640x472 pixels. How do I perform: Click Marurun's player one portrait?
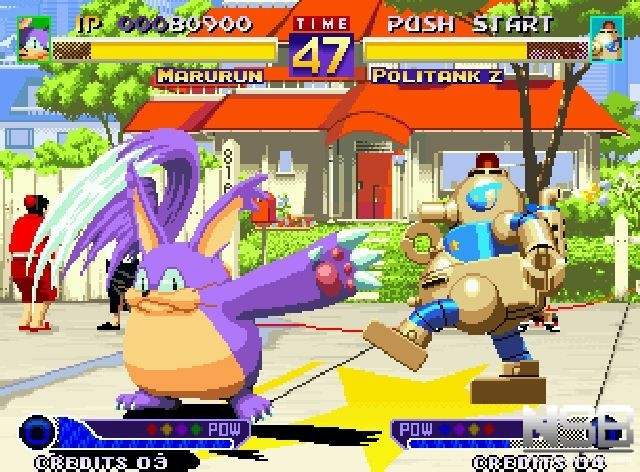pos(33,35)
